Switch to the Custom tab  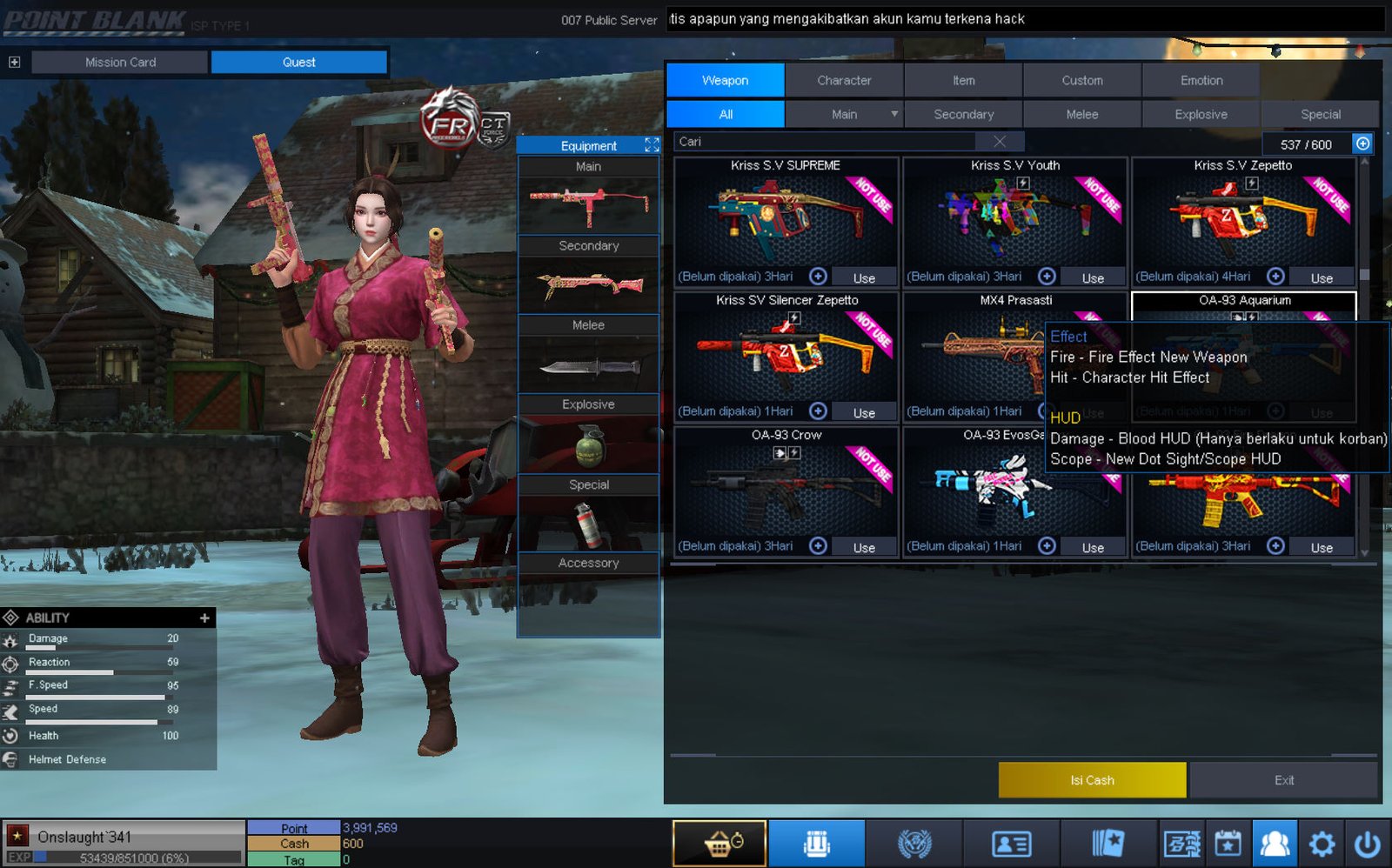click(x=1082, y=80)
